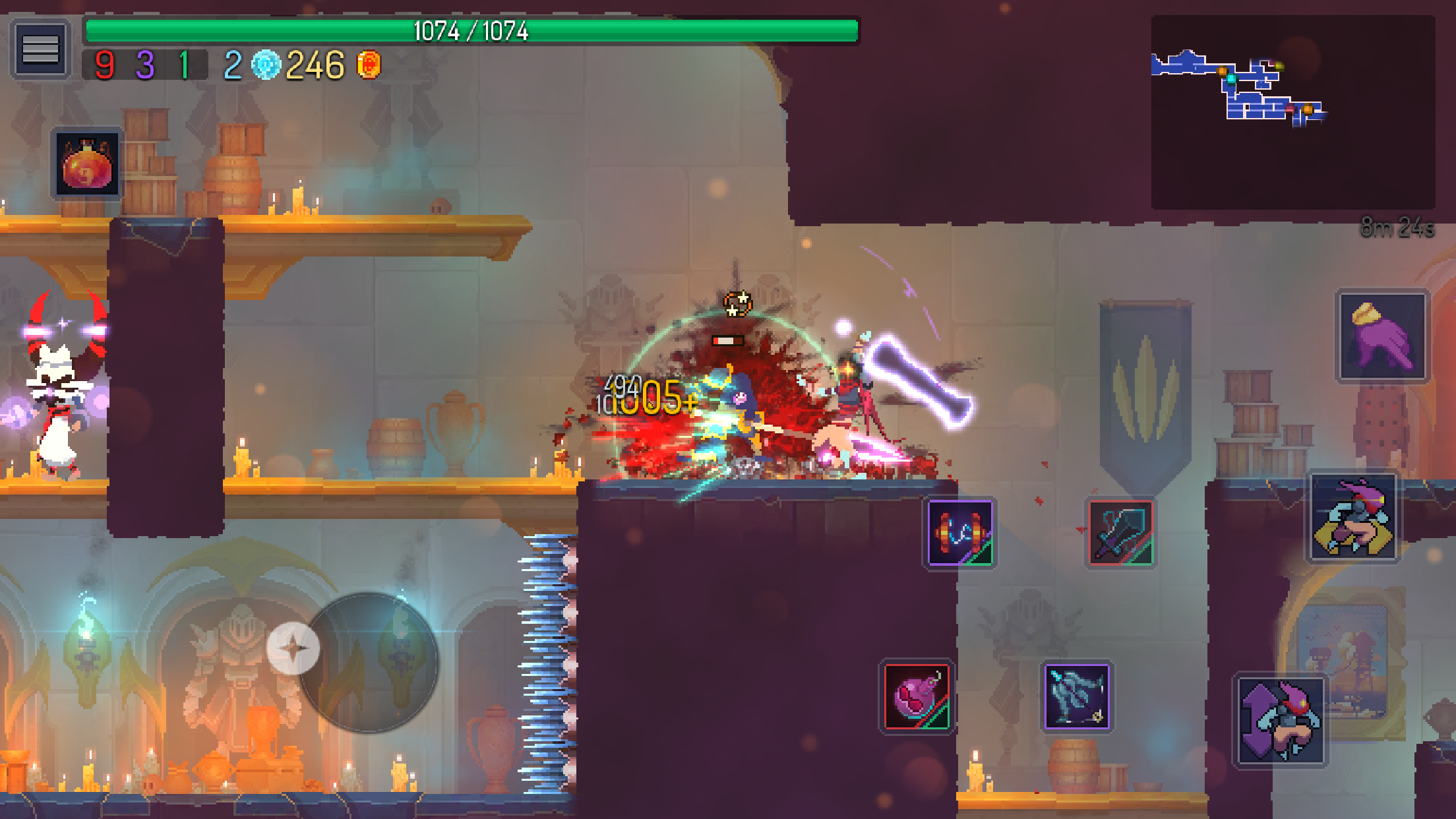Image resolution: width=1456 pixels, height=819 pixels.
Task: Tap the purple scroll counter showing 3
Action: (x=146, y=65)
